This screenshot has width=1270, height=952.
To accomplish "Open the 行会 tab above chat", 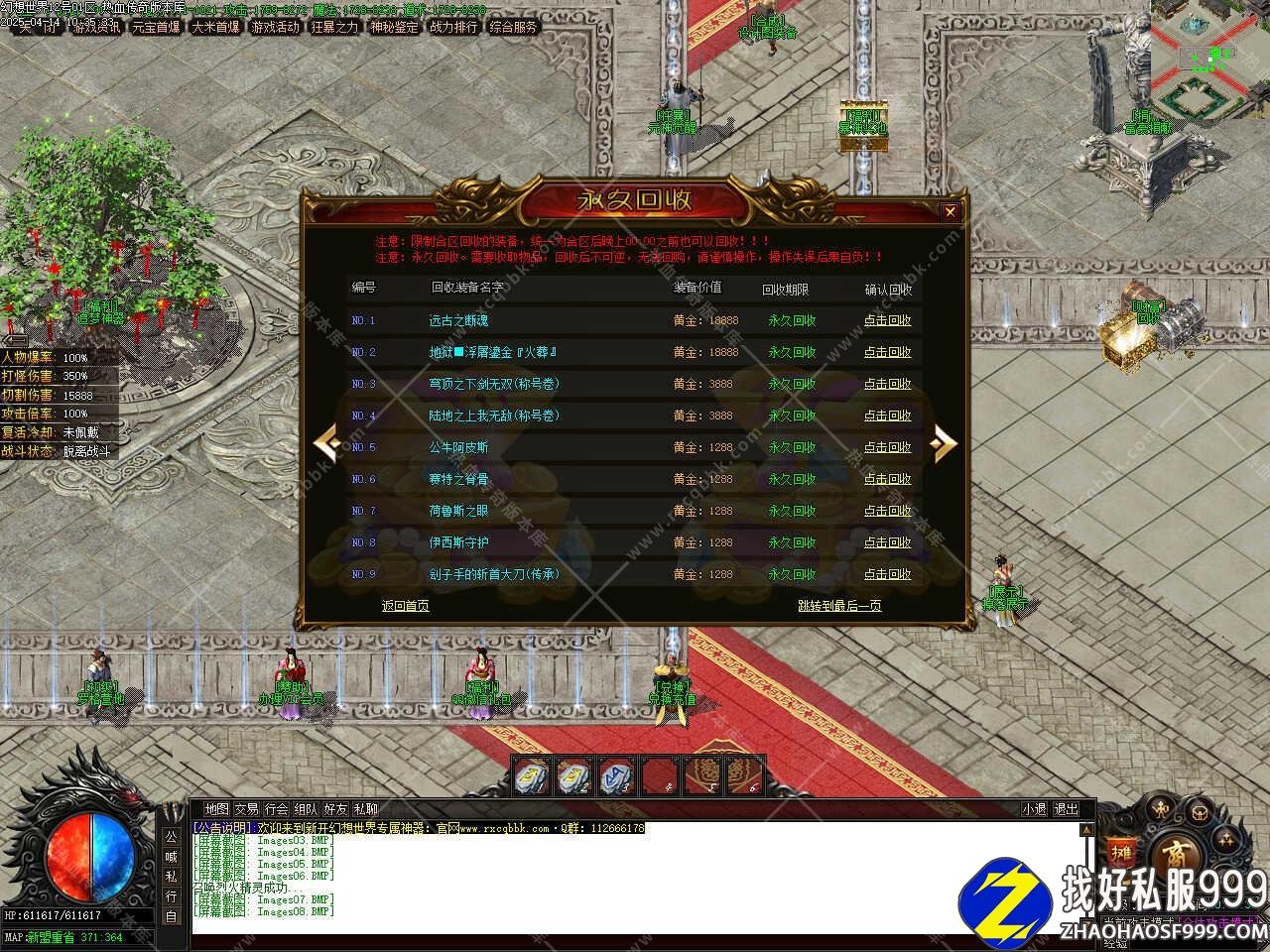I will [277, 809].
